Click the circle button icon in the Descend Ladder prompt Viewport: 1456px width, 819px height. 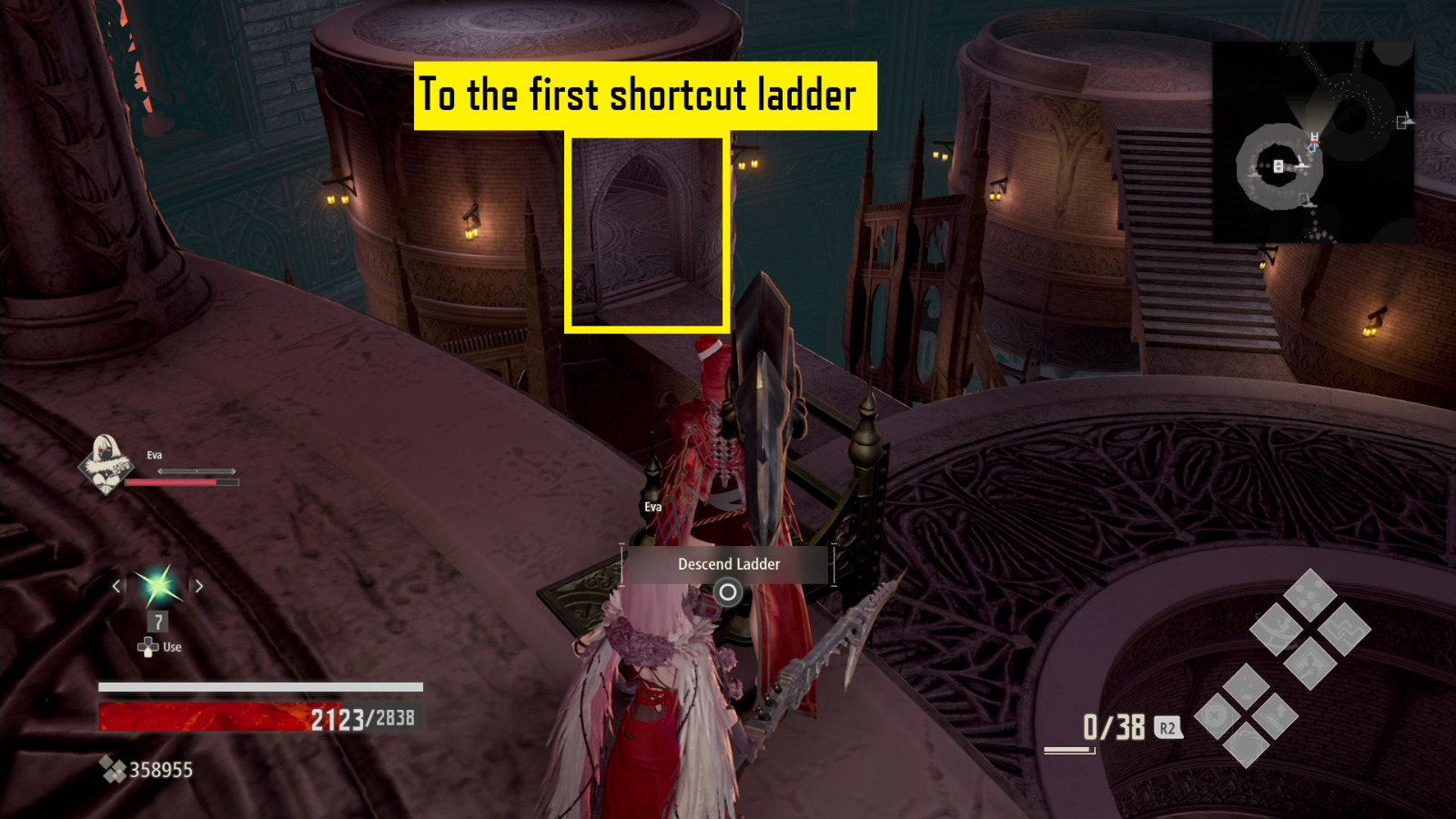[728, 592]
